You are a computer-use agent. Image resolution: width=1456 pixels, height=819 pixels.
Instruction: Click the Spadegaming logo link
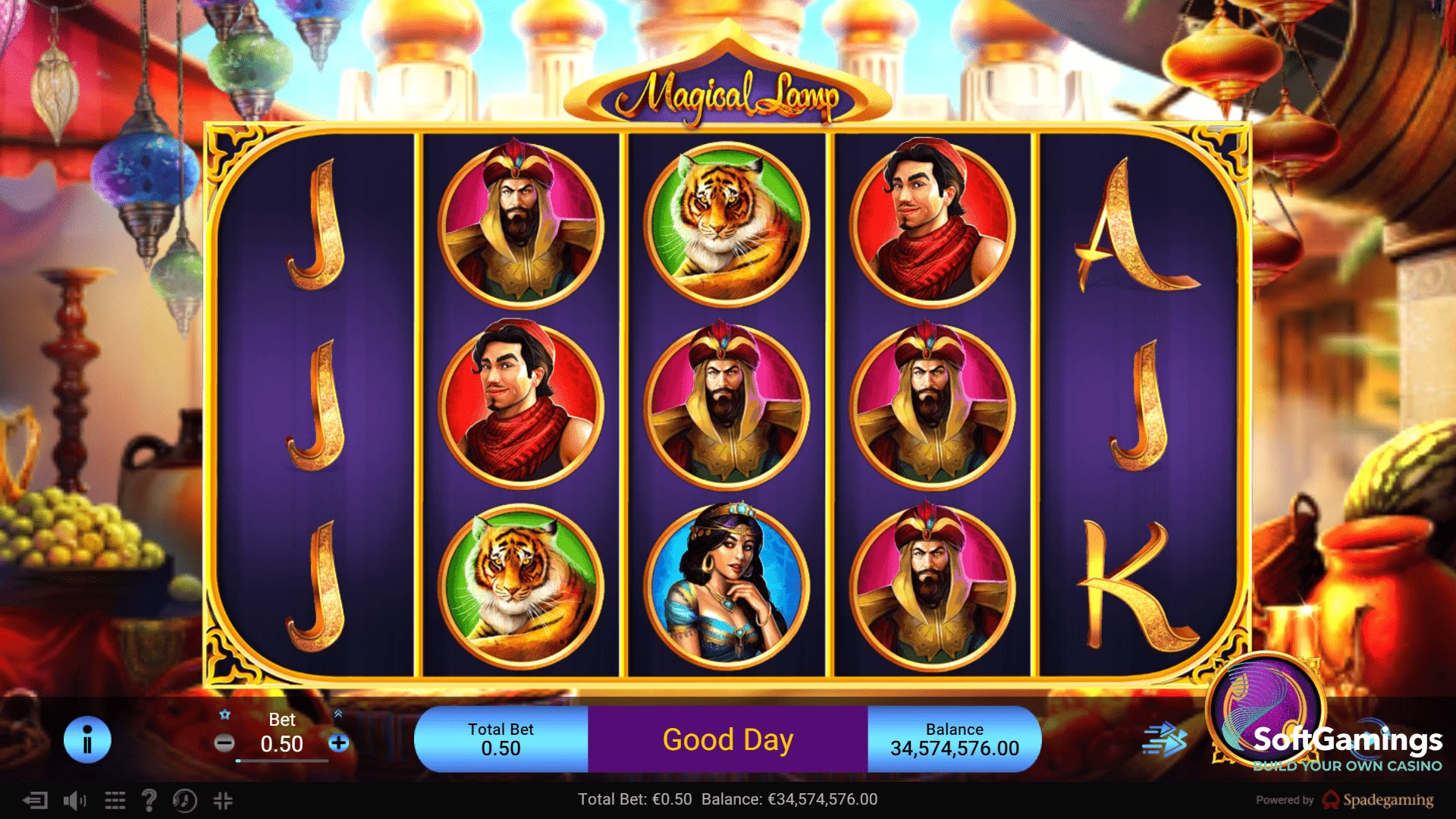pyautogui.click(x=1378, y=800)
